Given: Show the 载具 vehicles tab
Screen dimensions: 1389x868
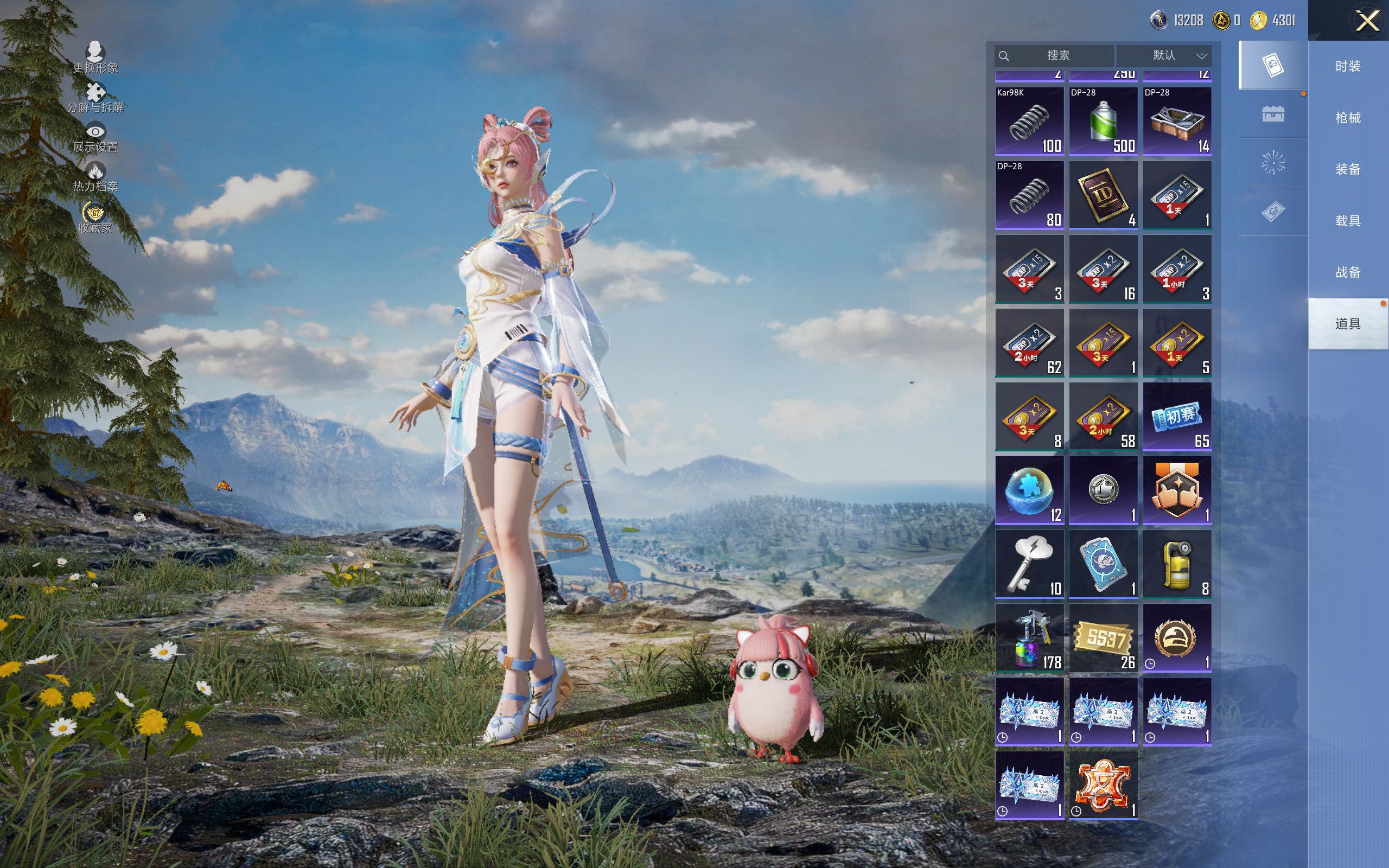Looking at the screenshot, I should click(x=1347, y=221).
